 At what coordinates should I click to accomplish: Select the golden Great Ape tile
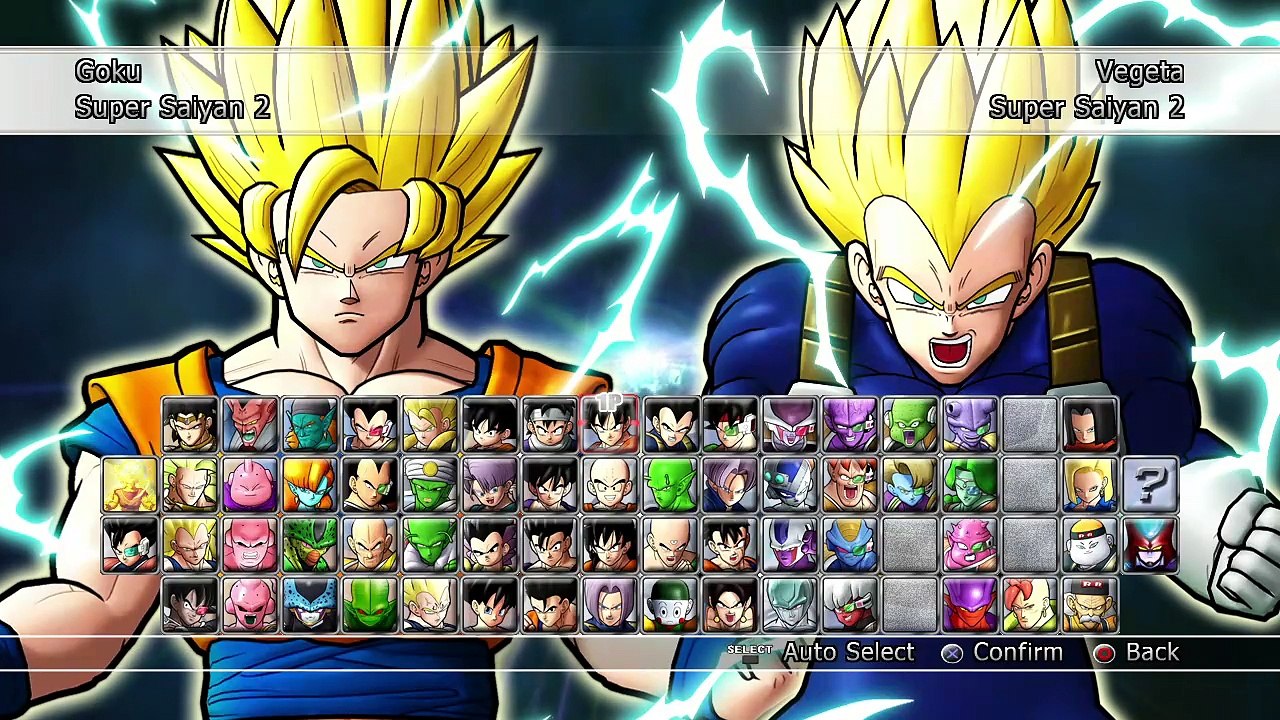tap(130, 485)
